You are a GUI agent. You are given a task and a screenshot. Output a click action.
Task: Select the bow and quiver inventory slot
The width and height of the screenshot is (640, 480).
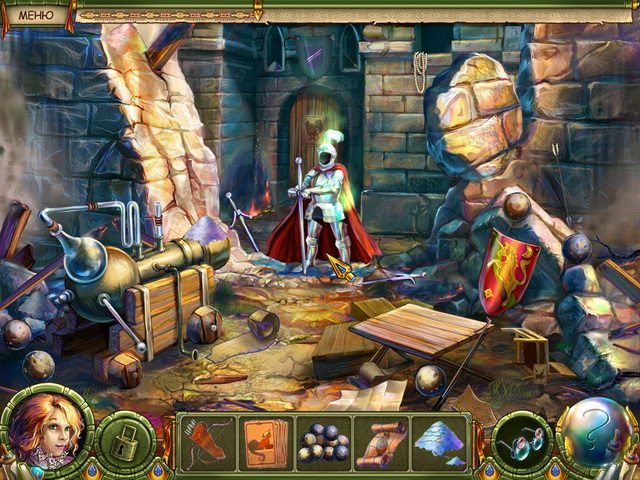tap(207, 440)
